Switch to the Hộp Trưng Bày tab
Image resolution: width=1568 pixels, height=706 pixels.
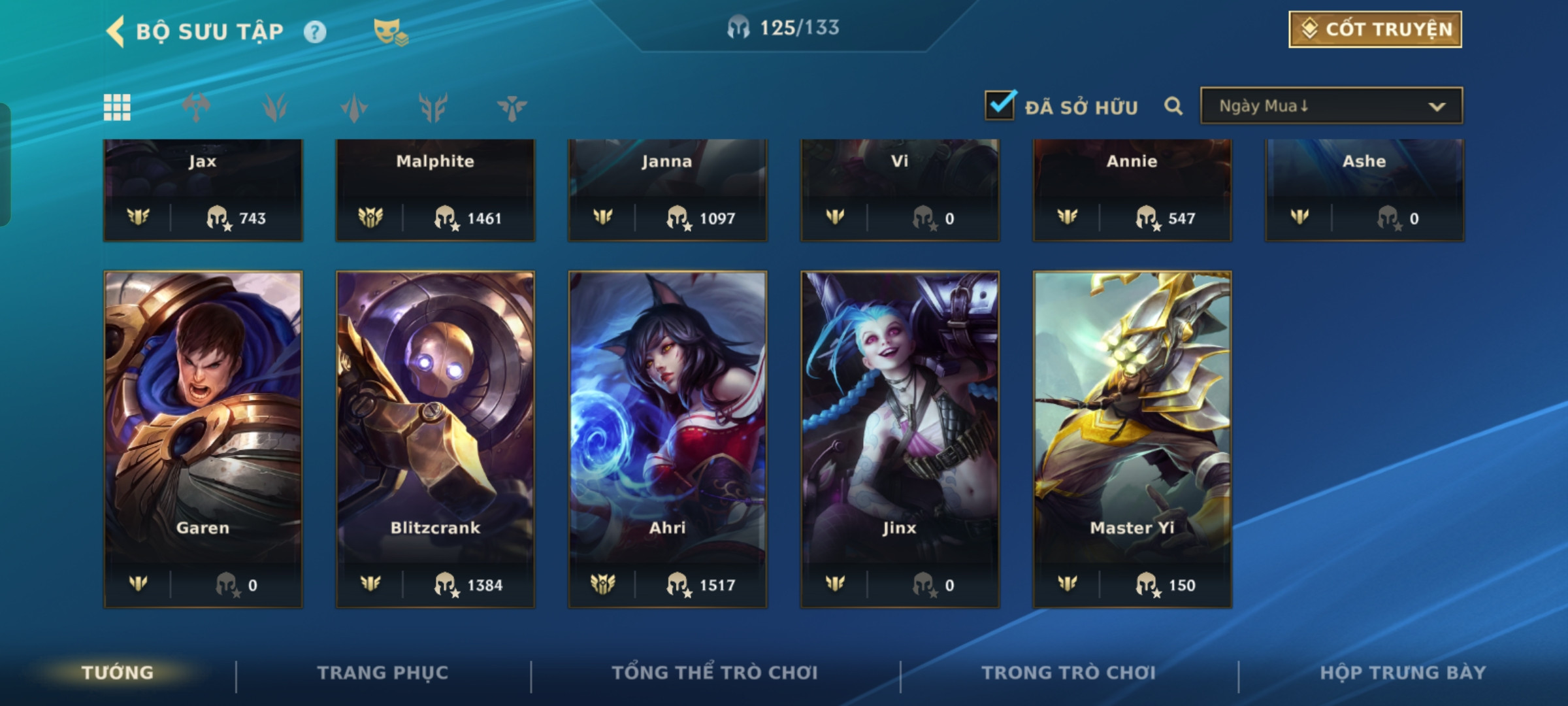1403,673
